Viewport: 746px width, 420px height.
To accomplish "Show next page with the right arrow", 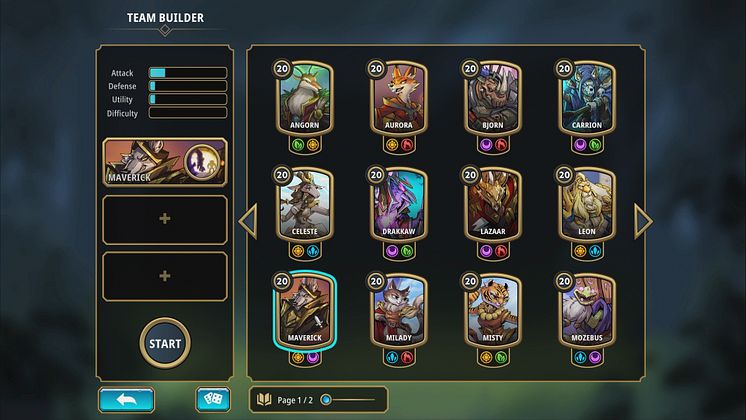I will 643,221.
